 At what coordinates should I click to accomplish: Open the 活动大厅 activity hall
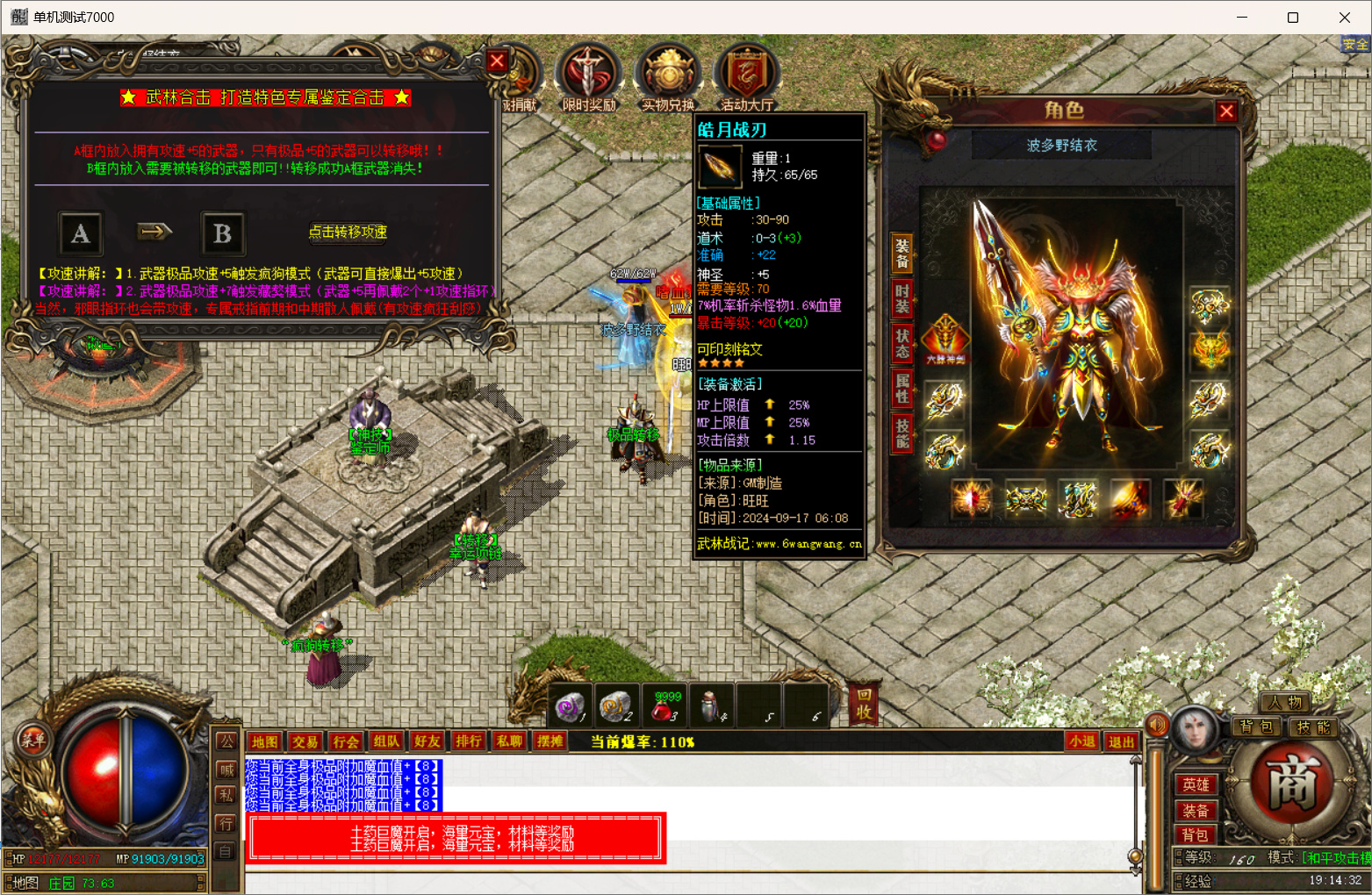[x=746, y=78]
